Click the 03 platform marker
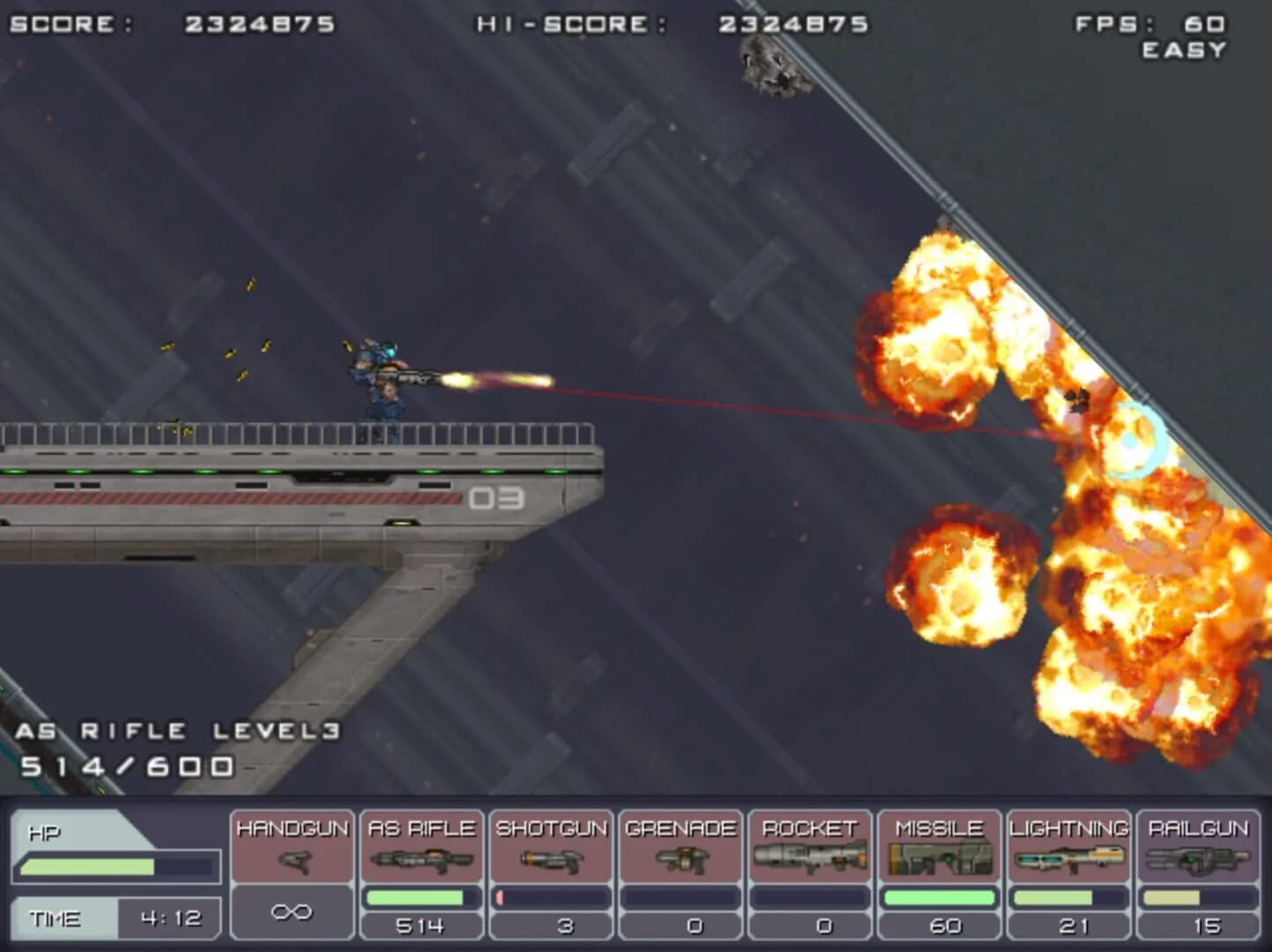 point(495,500)
